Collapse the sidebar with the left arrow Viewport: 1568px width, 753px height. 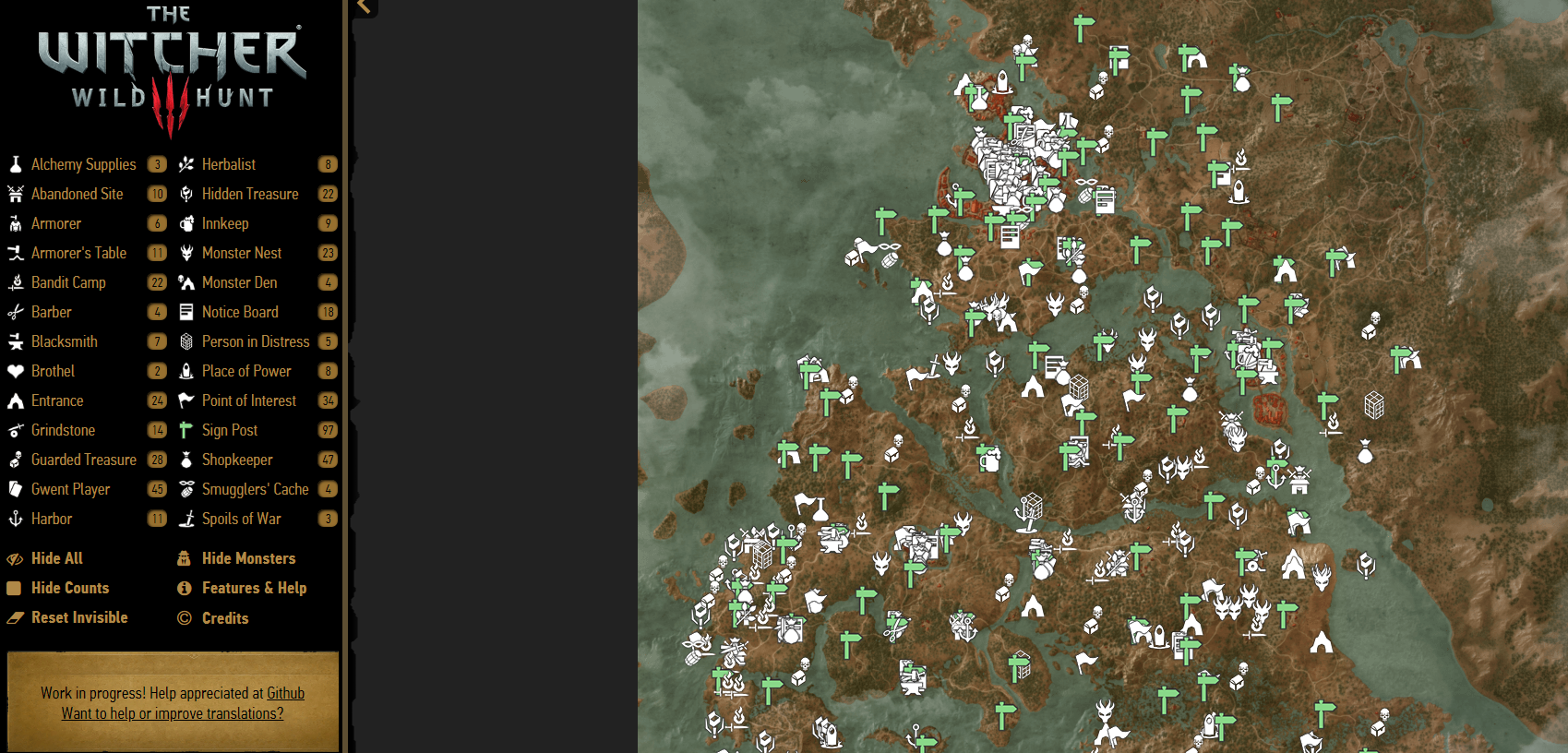click(363, 7)
